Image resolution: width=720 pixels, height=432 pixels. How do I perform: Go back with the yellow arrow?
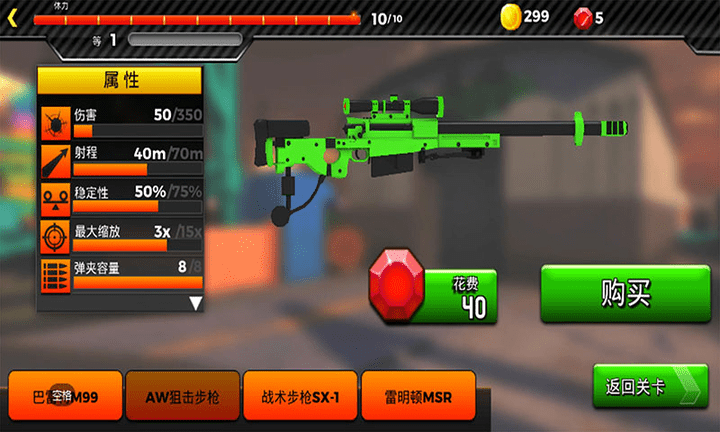[13, 17]
